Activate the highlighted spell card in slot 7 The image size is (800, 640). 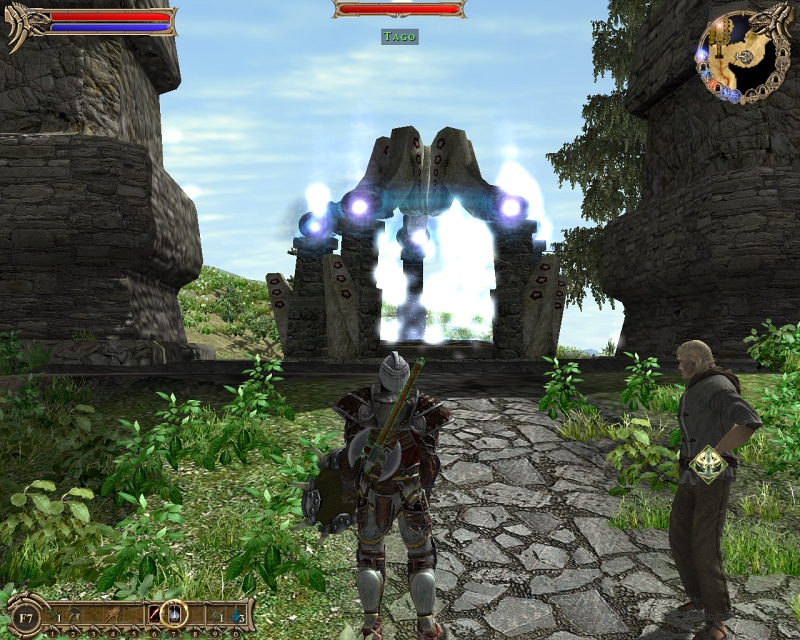[174, 614]
